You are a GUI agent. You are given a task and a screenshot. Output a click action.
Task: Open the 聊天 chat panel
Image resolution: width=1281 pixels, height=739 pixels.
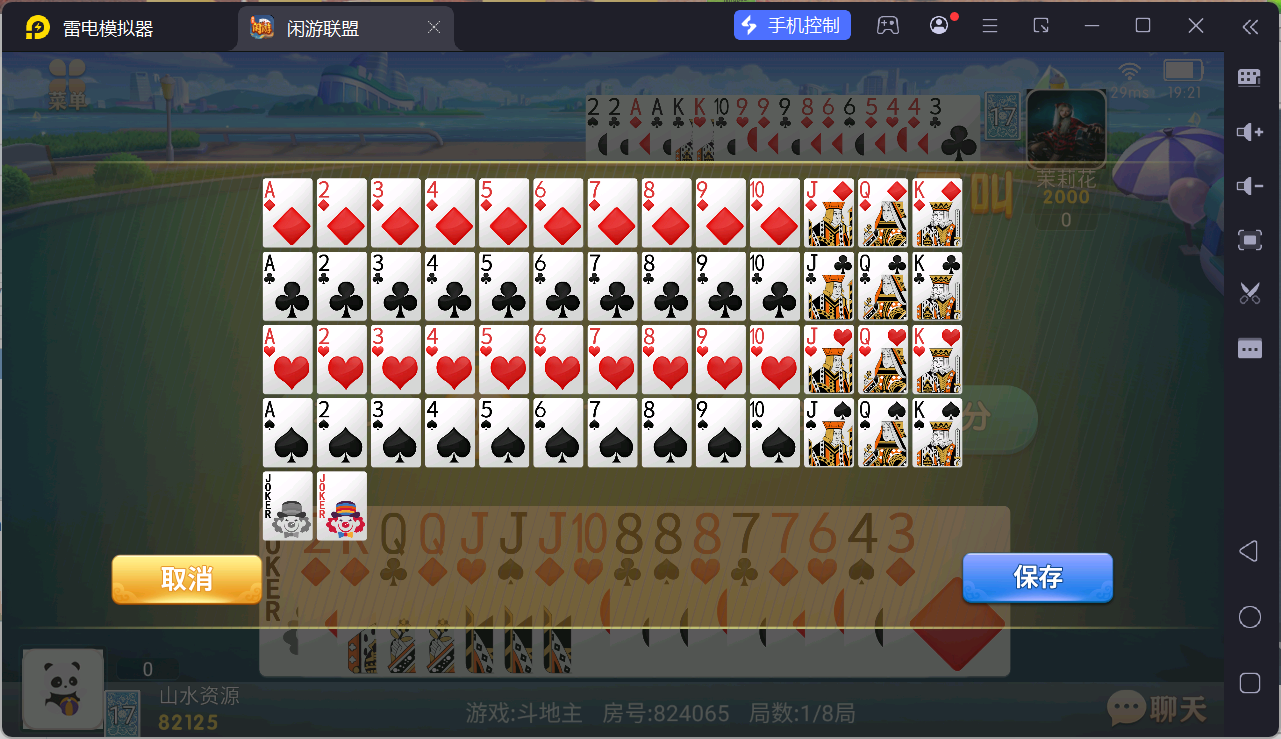[1155, 708]
